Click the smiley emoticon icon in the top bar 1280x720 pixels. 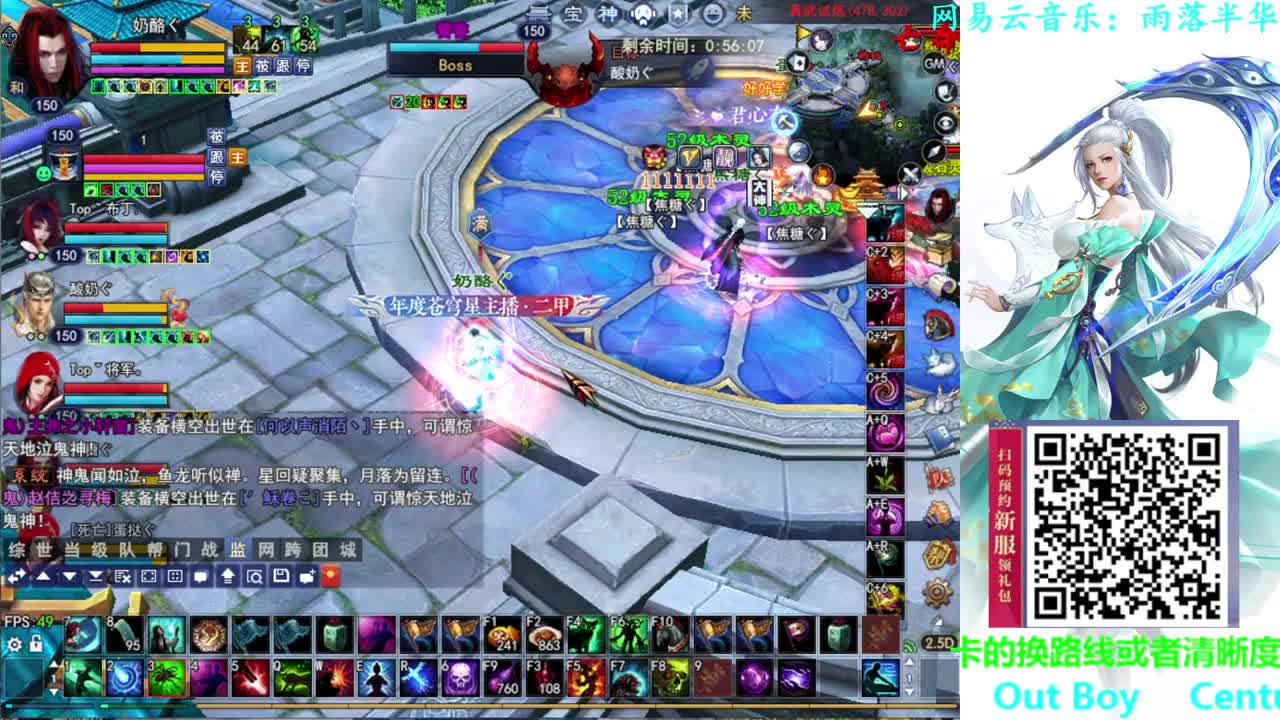711,13
